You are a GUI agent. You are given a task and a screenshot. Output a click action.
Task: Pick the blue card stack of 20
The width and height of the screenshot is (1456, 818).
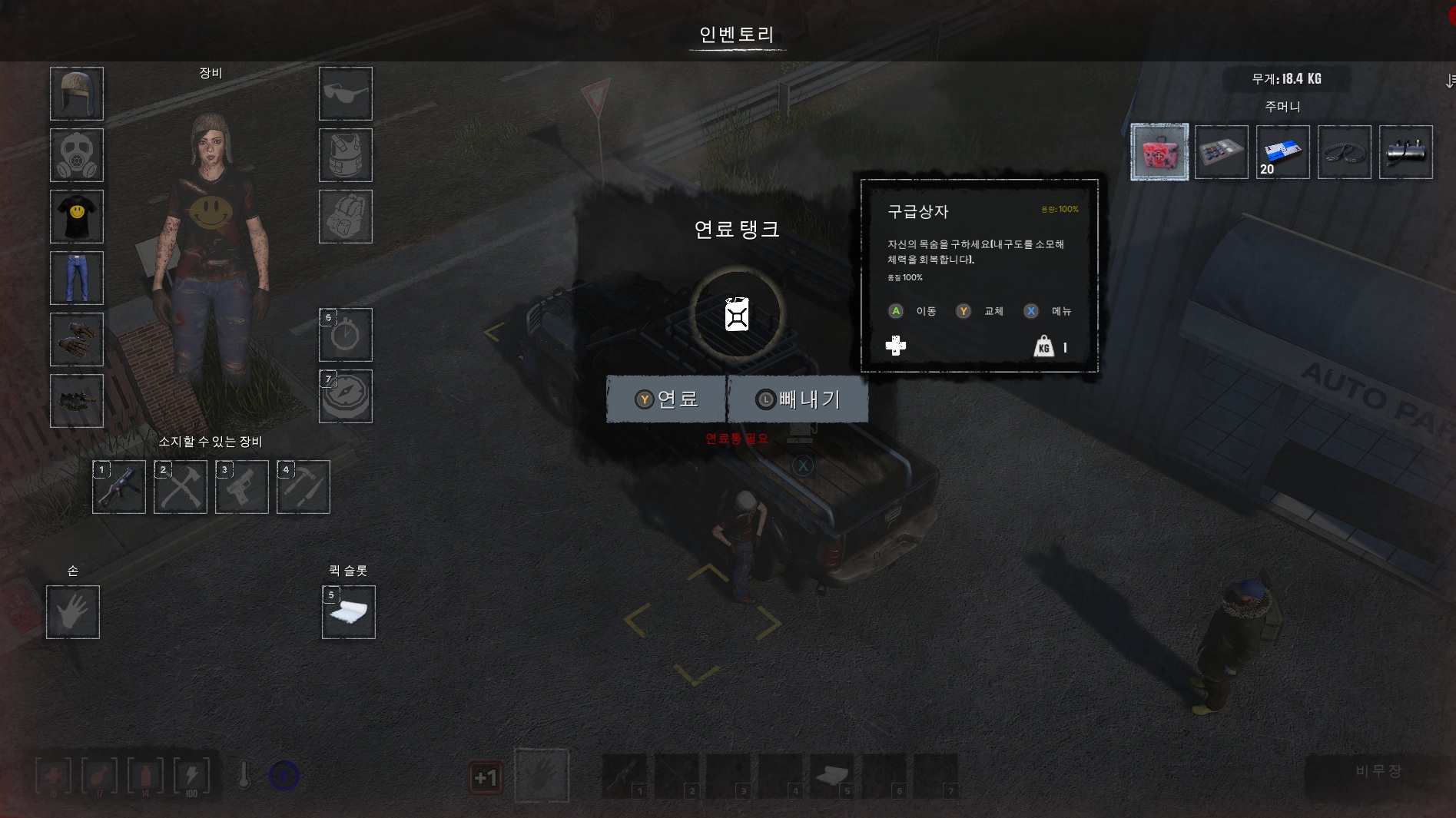pos(1282,152)
